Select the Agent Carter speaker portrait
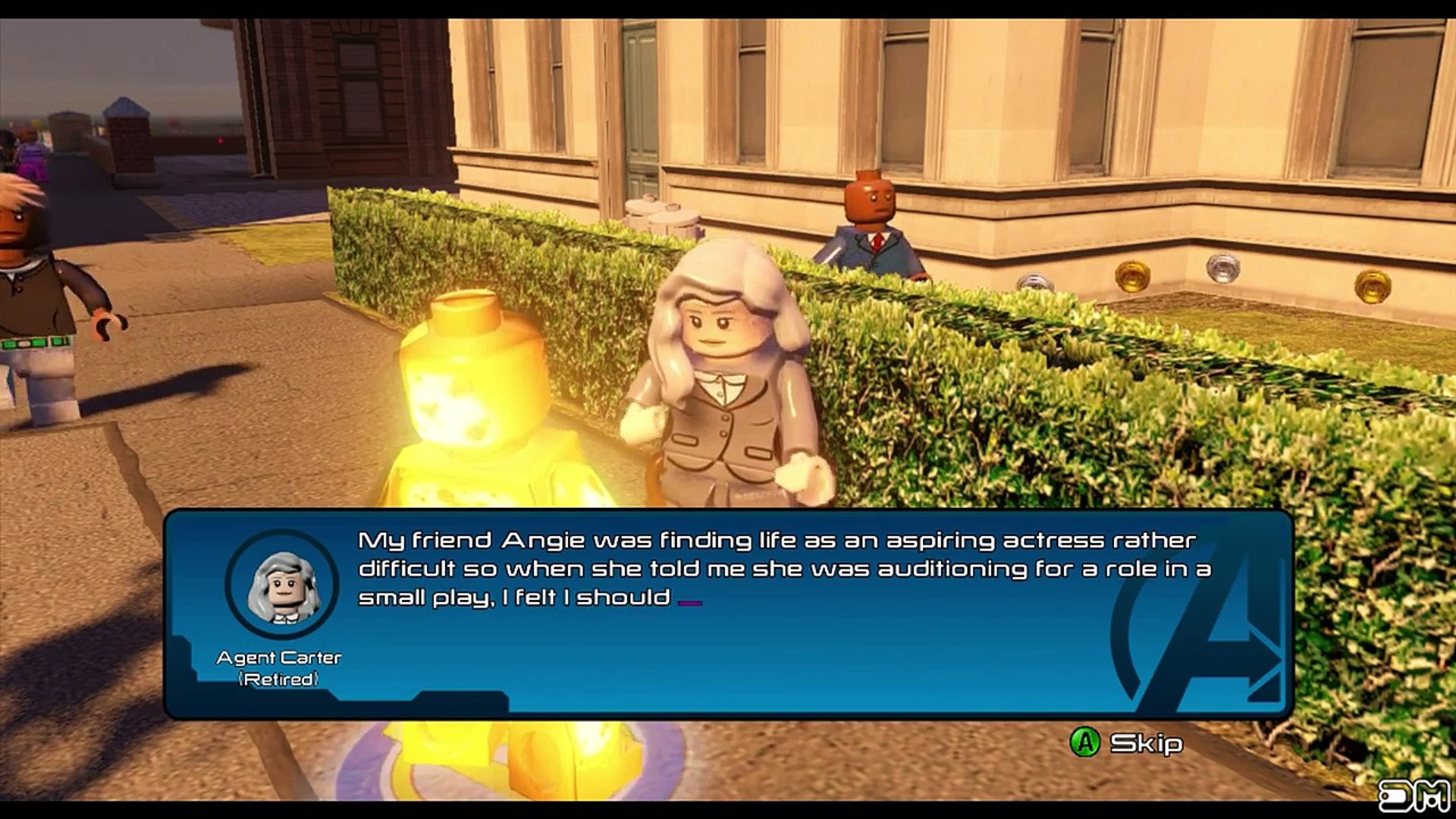The width and height of the screenshot is (1456, 819). point(282,585)
